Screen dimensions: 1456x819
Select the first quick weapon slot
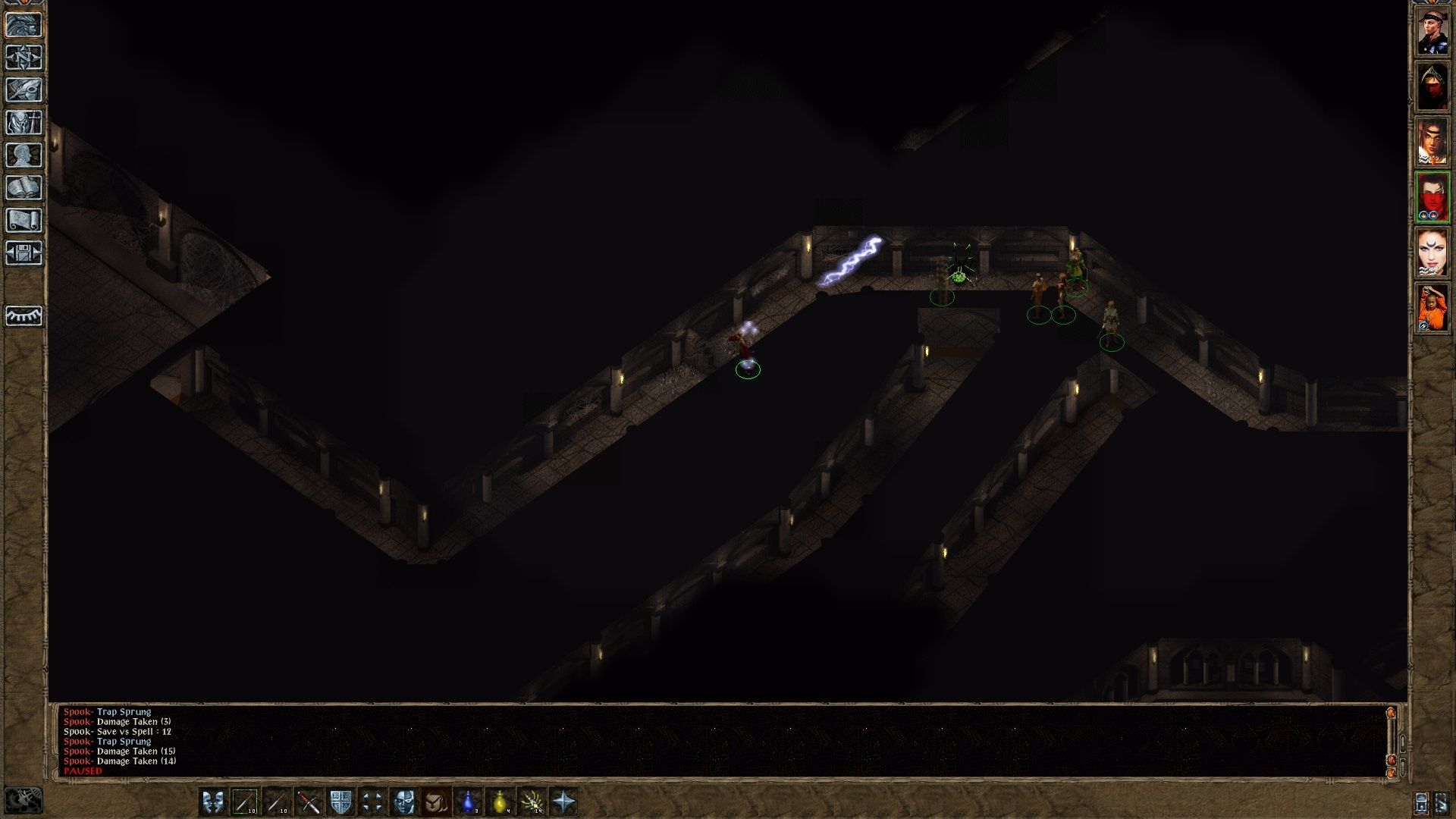coord(246,799)
